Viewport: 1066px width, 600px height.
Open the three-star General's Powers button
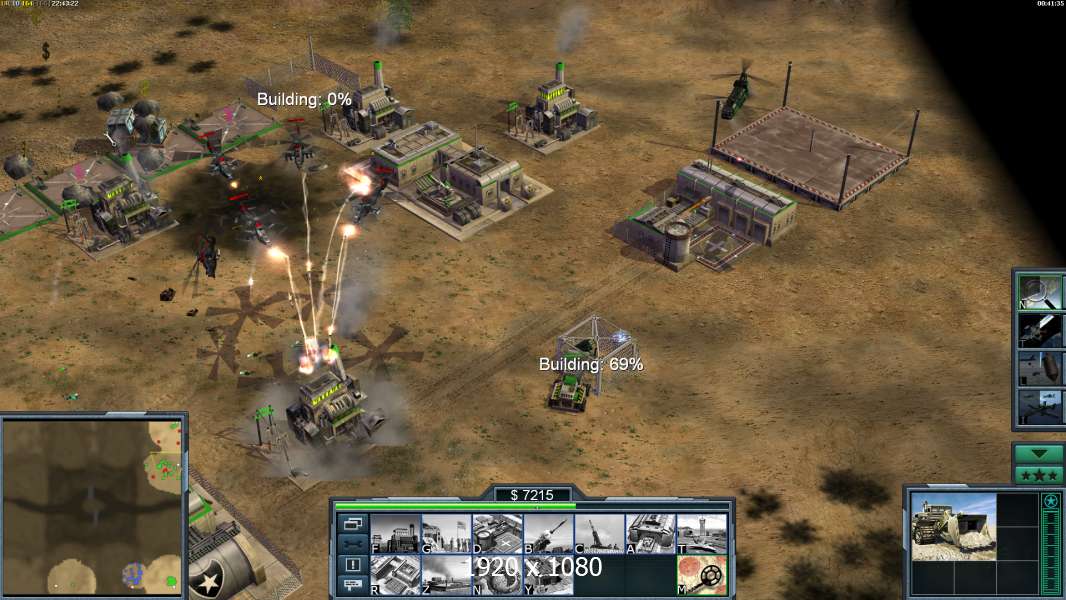point(1038,475)
